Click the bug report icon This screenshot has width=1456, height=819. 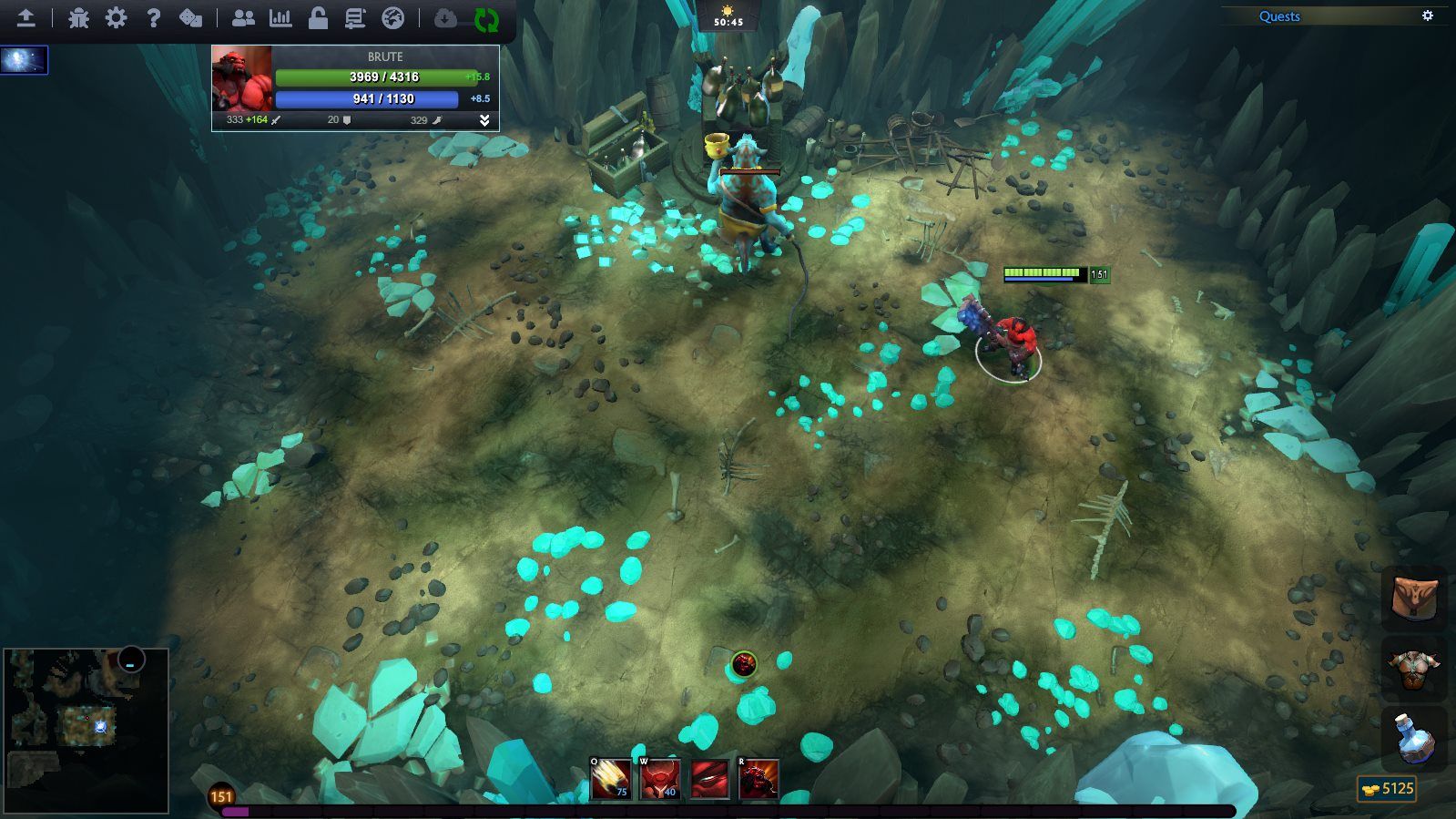(78, 18)
